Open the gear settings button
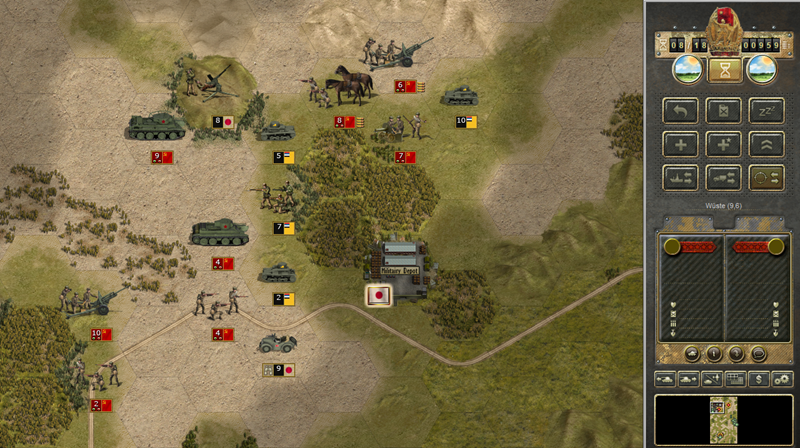 [x=781, y=379]
